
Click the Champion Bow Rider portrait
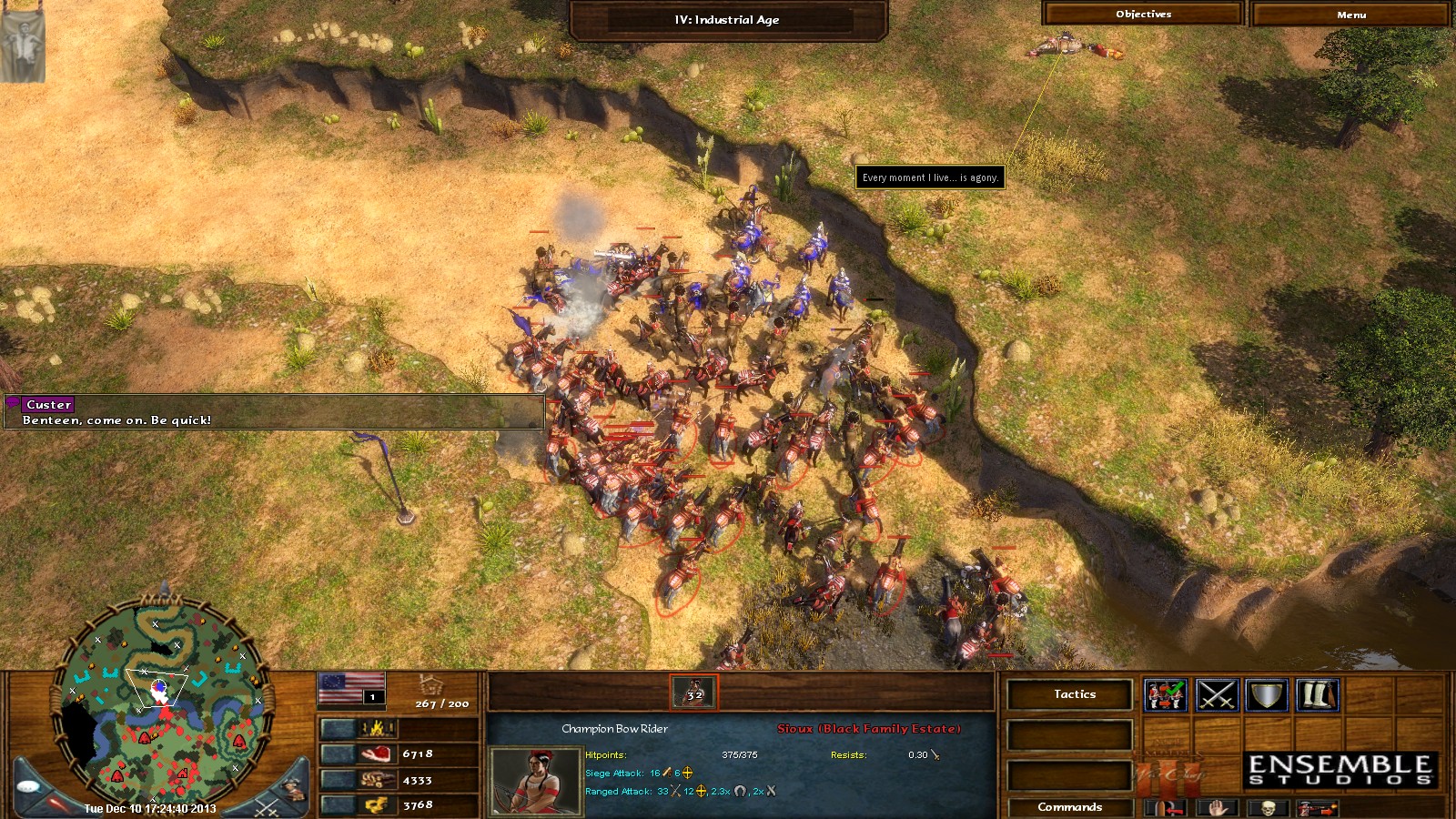click(x=535, y=781)
